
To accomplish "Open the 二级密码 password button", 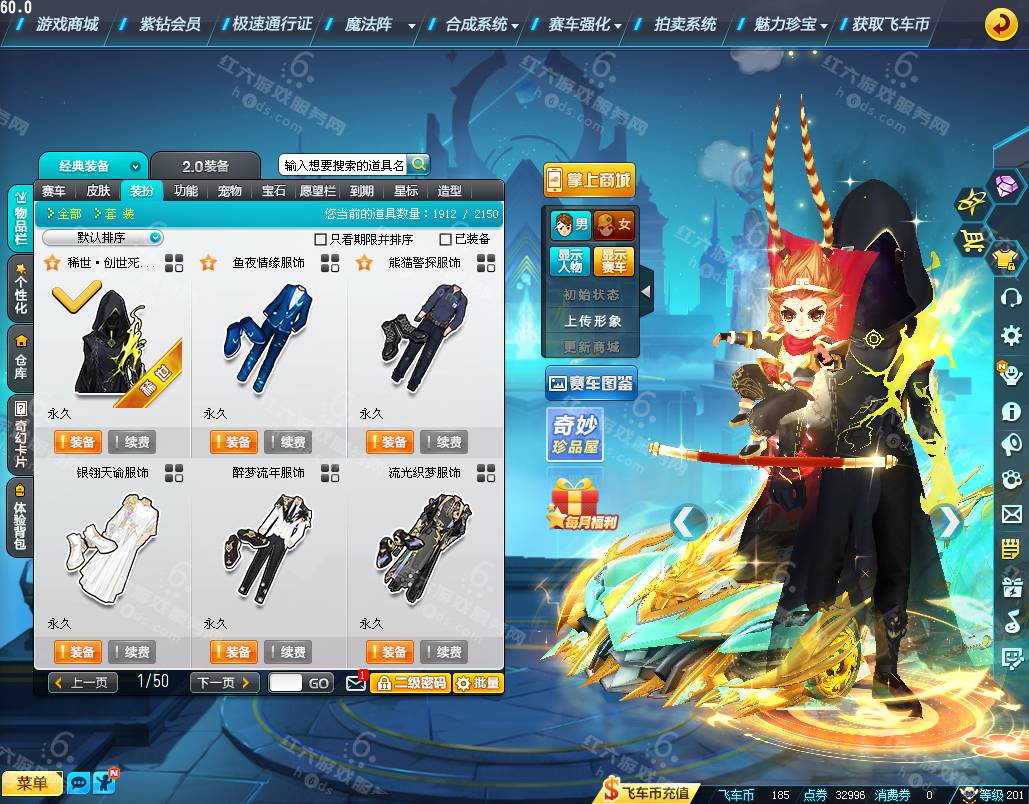I will pyautogui.click(x=410, y=683).
